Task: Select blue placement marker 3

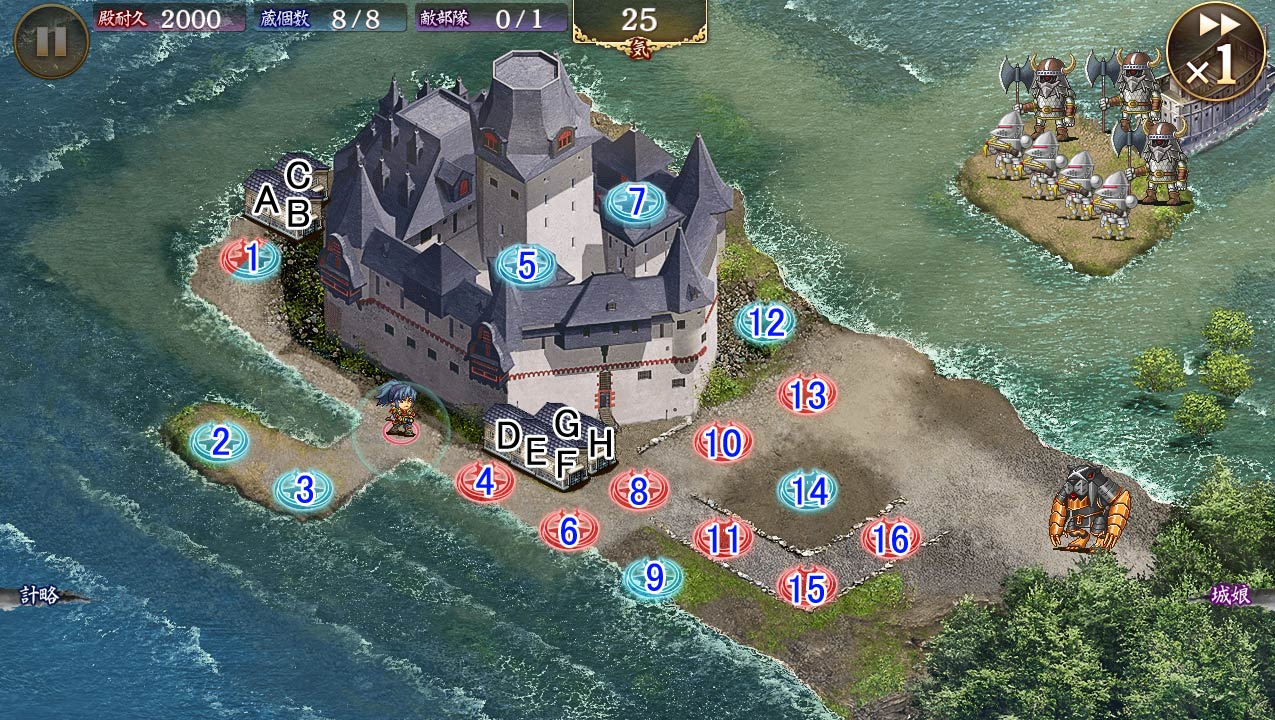Action: pos(304,490)
